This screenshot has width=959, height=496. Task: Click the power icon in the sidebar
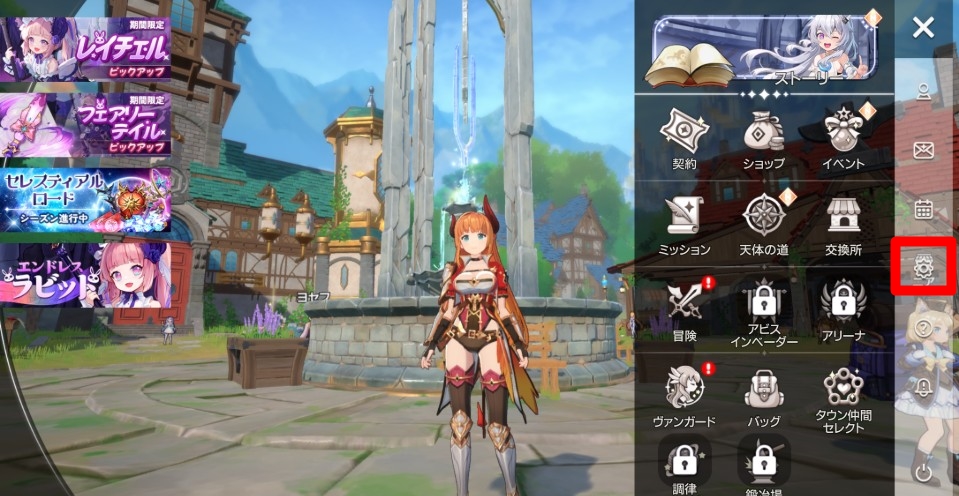coord(923,471)
